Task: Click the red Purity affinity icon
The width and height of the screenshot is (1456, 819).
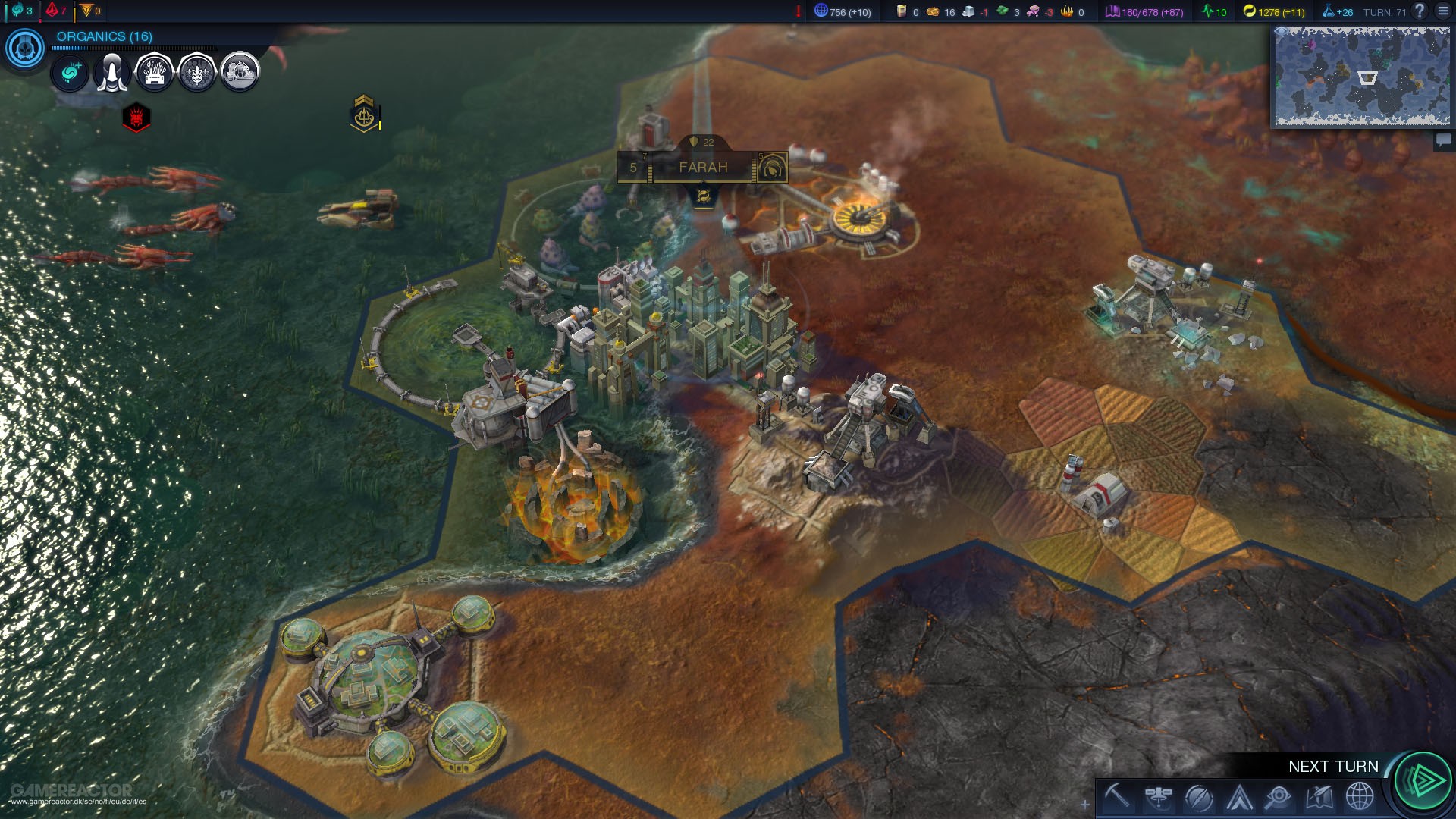Action: [x=52, y=10]
